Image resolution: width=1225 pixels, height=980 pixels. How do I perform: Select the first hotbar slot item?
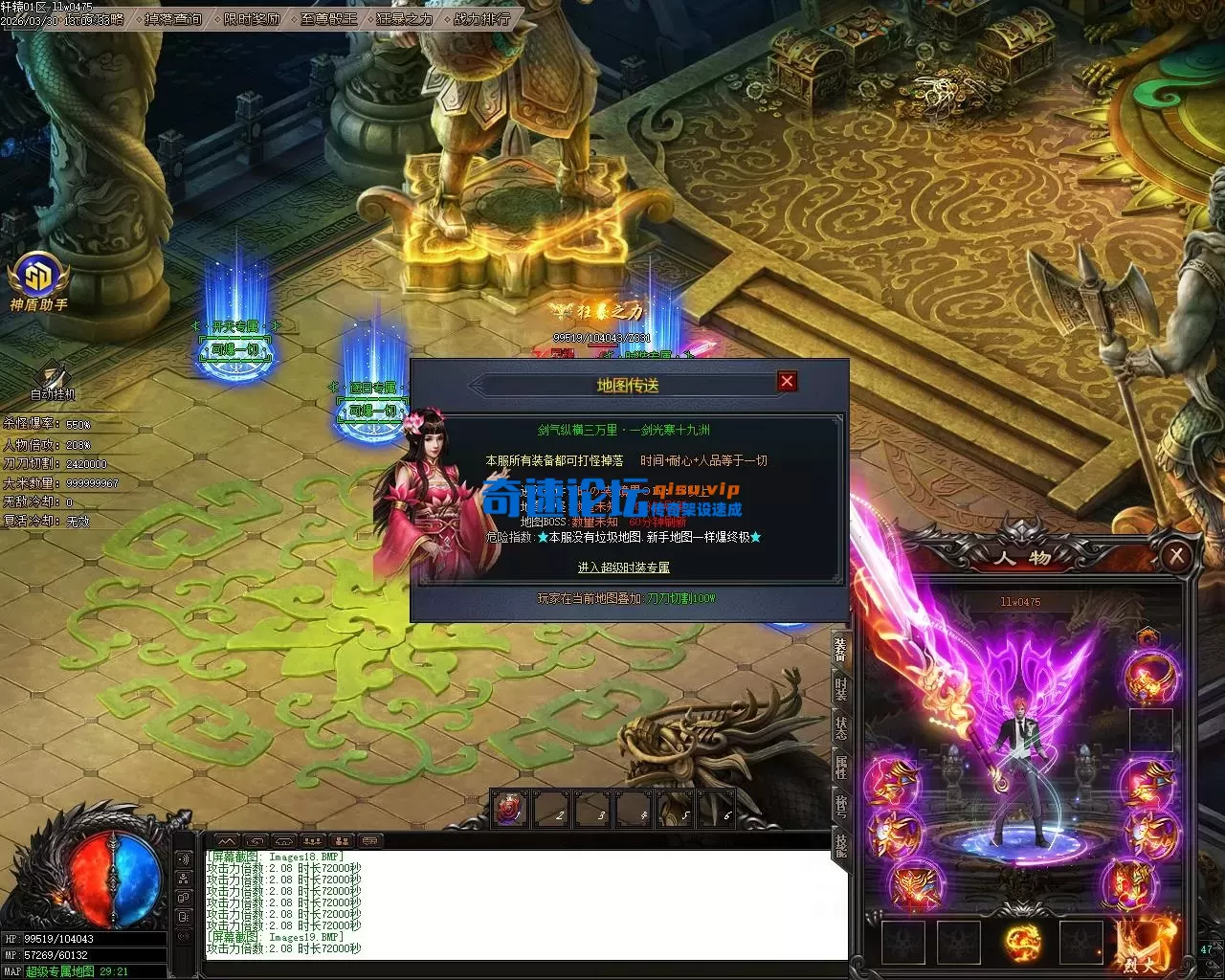(510, 810)
